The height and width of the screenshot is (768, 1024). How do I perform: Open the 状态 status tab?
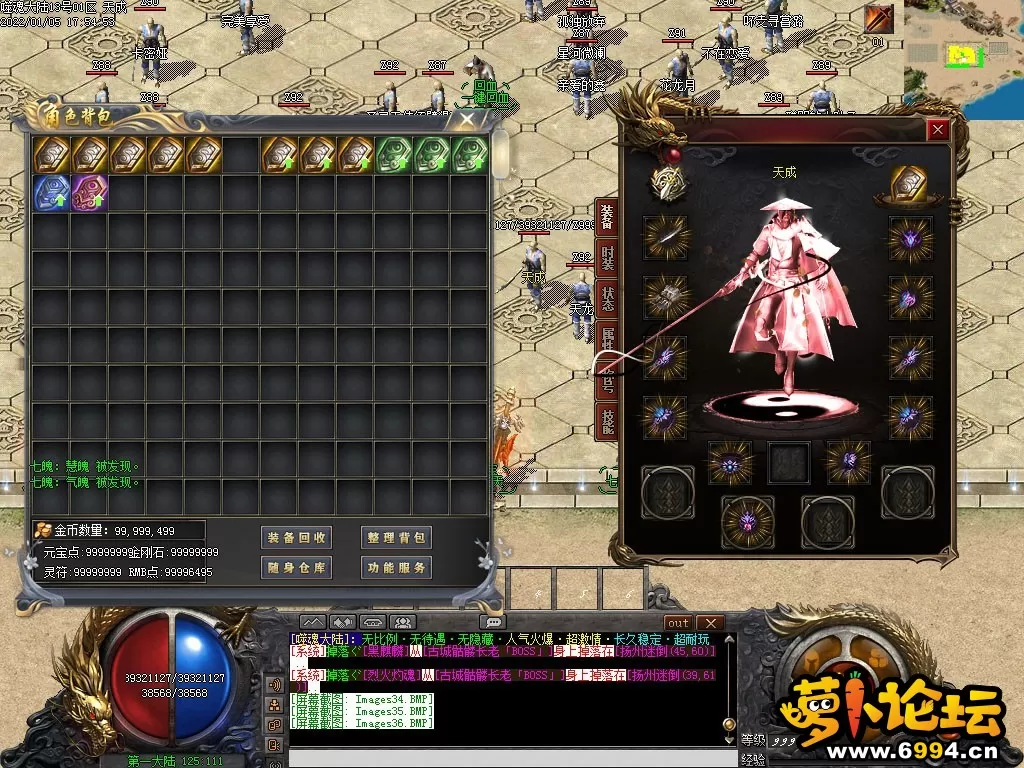[606, 298]
